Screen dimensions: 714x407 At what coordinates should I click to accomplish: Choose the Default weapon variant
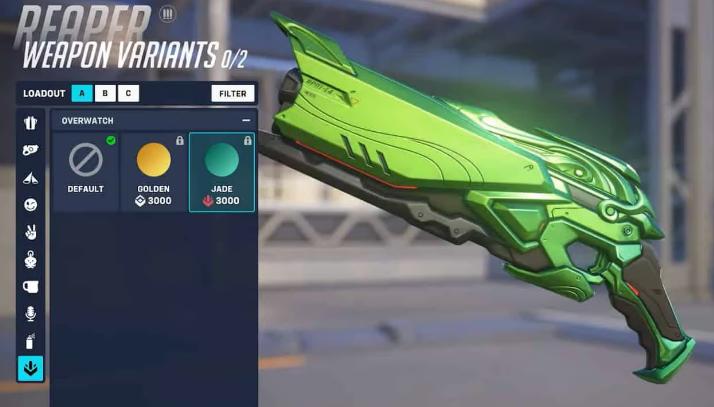(x=86, y=171)
